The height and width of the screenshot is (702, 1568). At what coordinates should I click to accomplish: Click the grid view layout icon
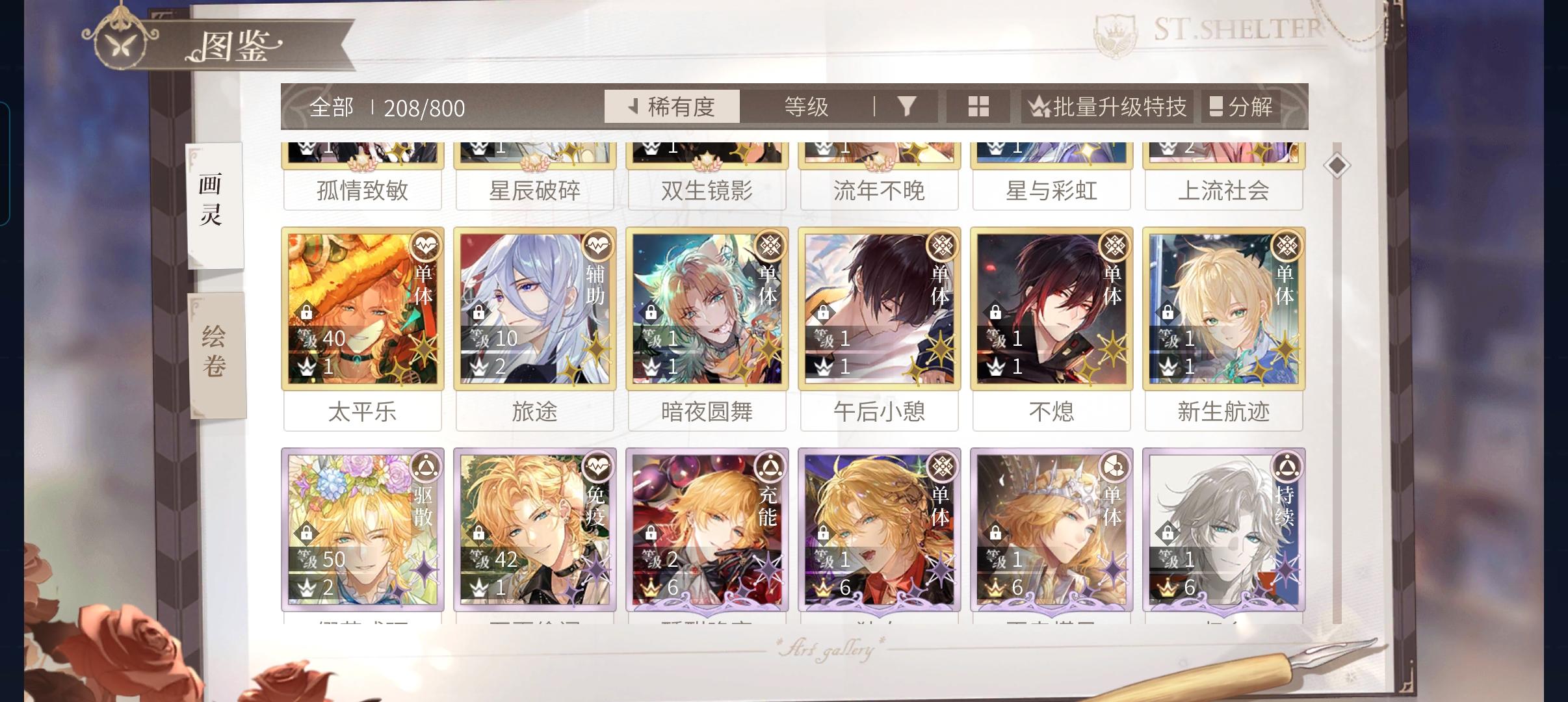pos(978,106)
